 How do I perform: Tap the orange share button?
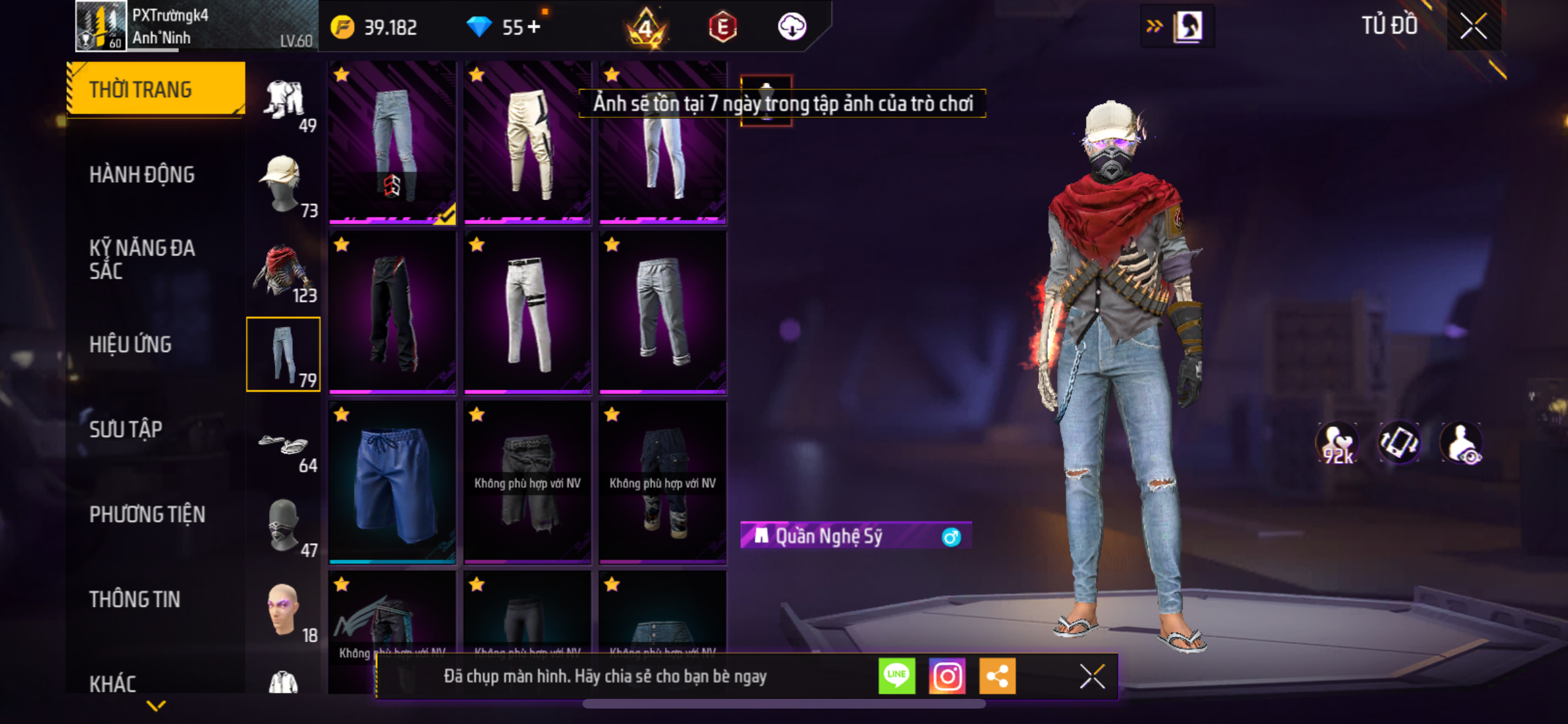pyautogui.click(x=997, y=676)
